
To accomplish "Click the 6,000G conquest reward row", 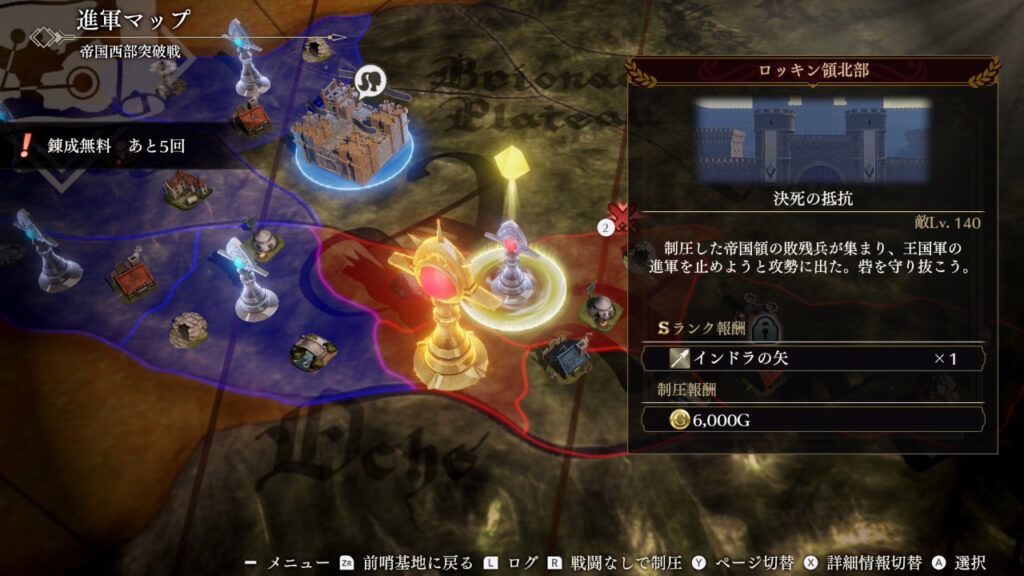I will [x=812, y=420].
